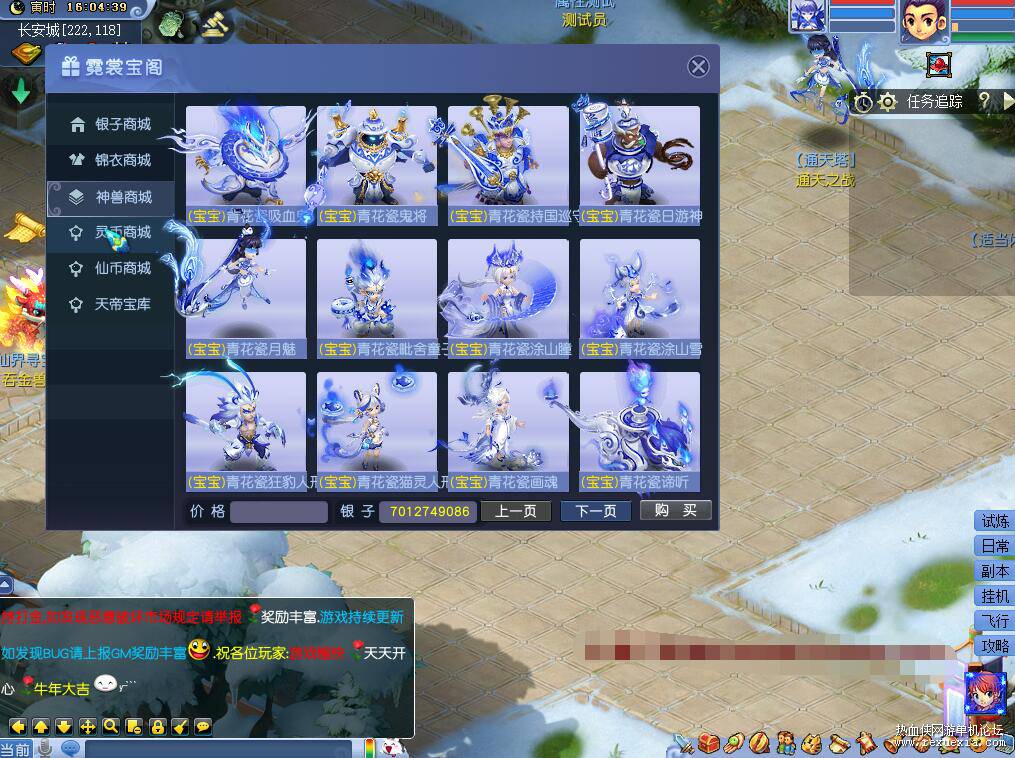Choose the 青花瓷日游神 pet tile
The image size is (1015, 758).
(640, 165)
